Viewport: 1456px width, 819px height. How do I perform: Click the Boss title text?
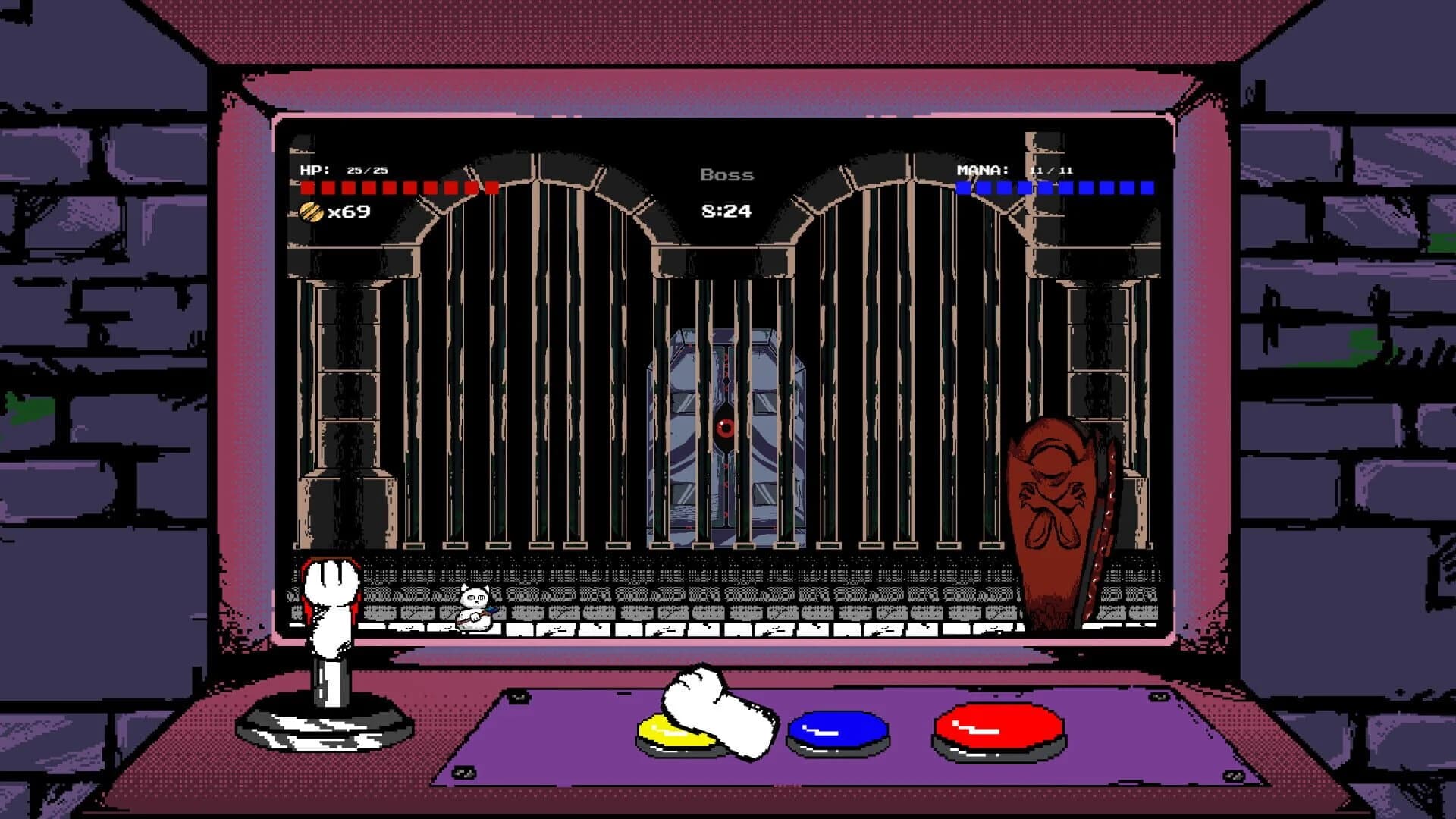point(726,174)
